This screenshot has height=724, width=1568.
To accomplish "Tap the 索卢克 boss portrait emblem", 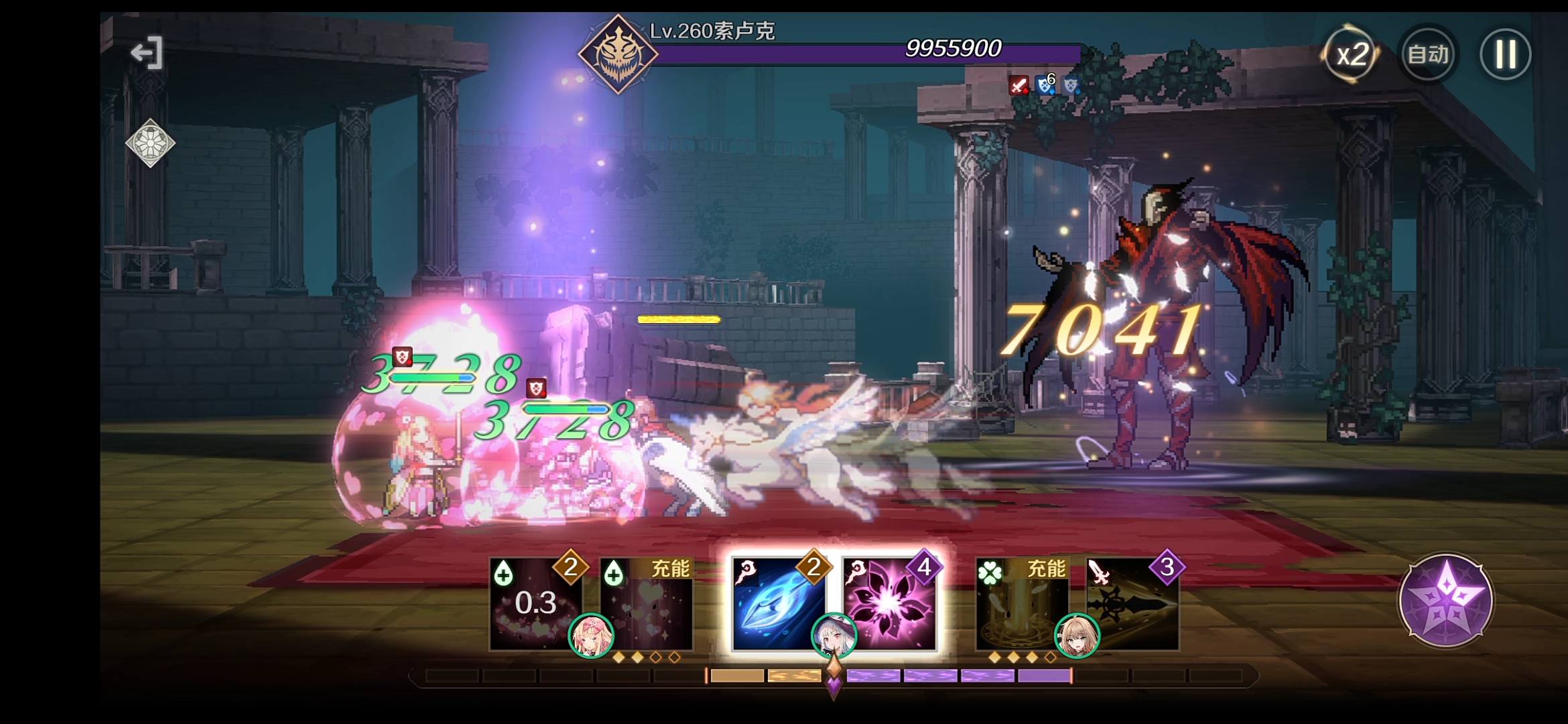I will 617,54.
